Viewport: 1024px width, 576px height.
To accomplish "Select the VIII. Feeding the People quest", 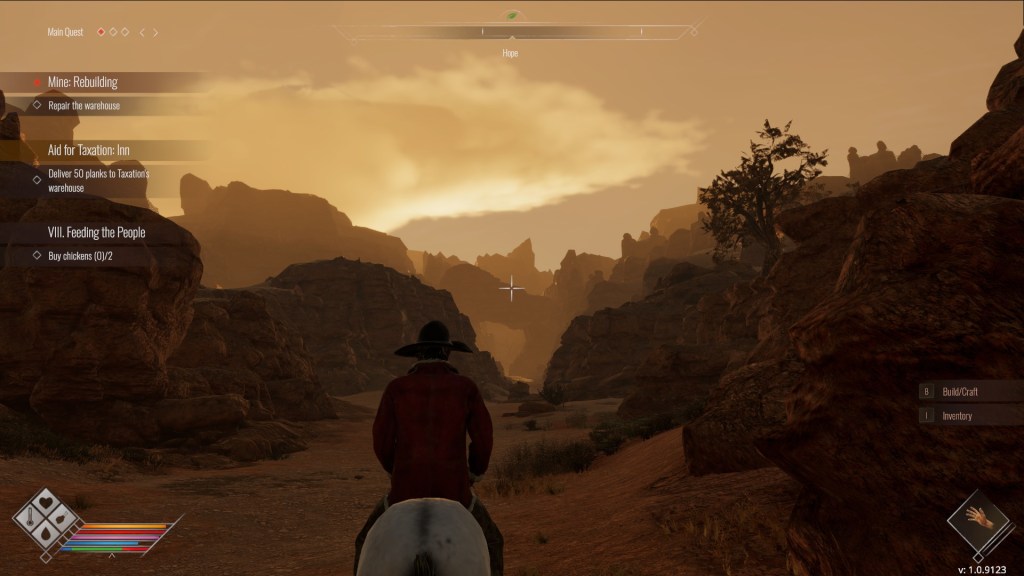I will coord(96,232).
